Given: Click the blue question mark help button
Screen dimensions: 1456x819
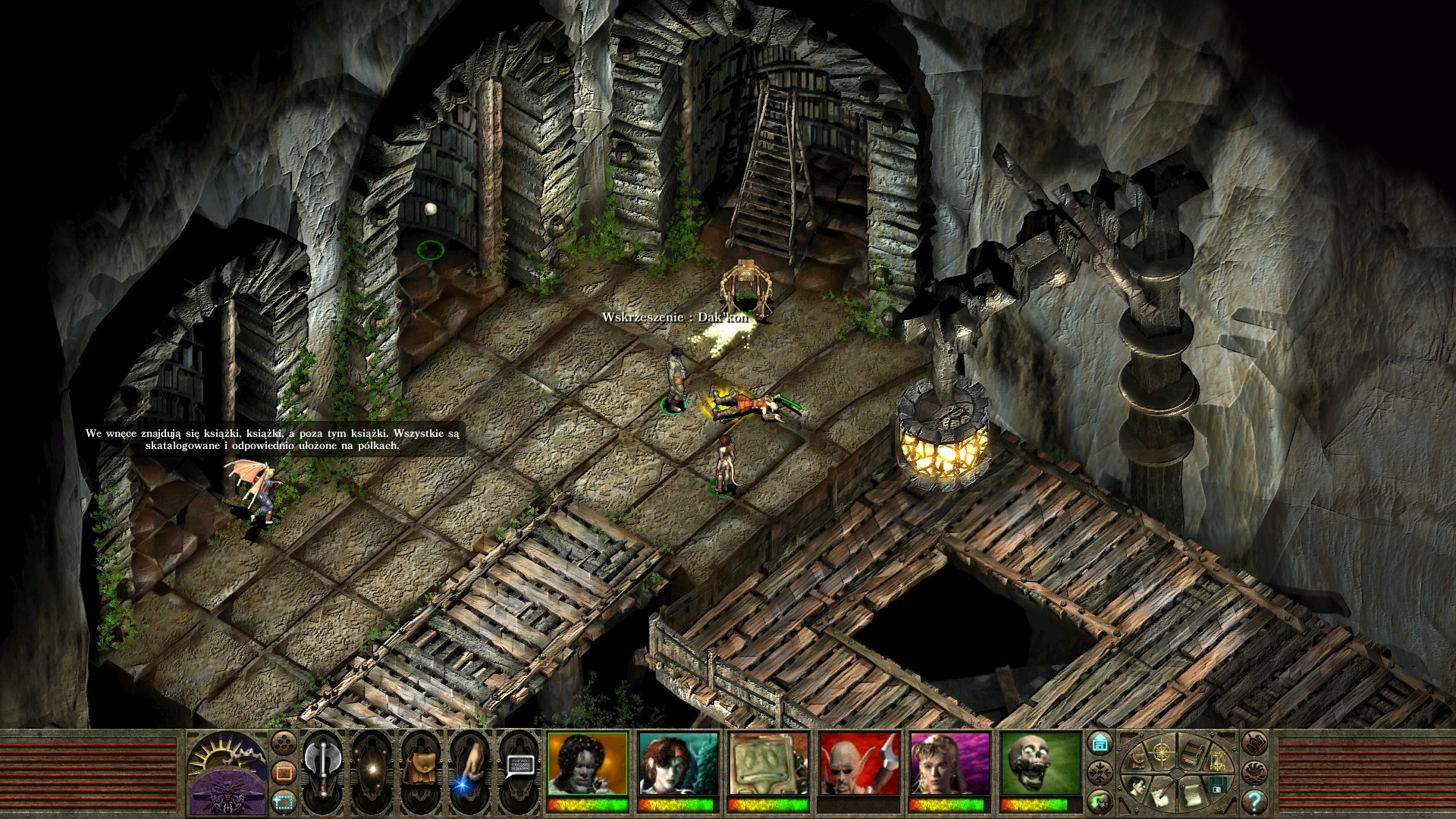Looking at the screenshot, I should [x=1254, y=800].
